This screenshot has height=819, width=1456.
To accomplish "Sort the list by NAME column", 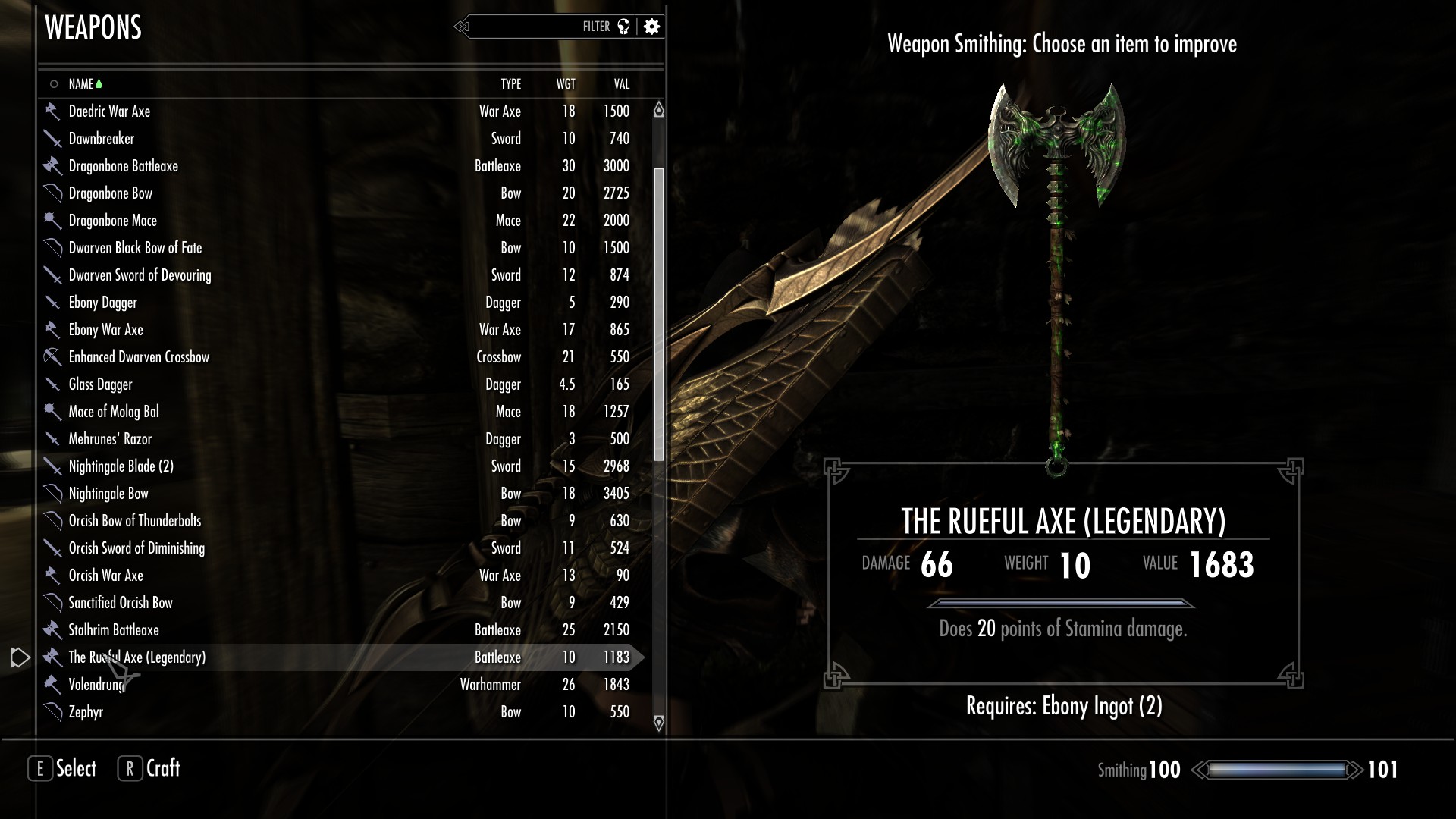I will [x=81, y=84].
